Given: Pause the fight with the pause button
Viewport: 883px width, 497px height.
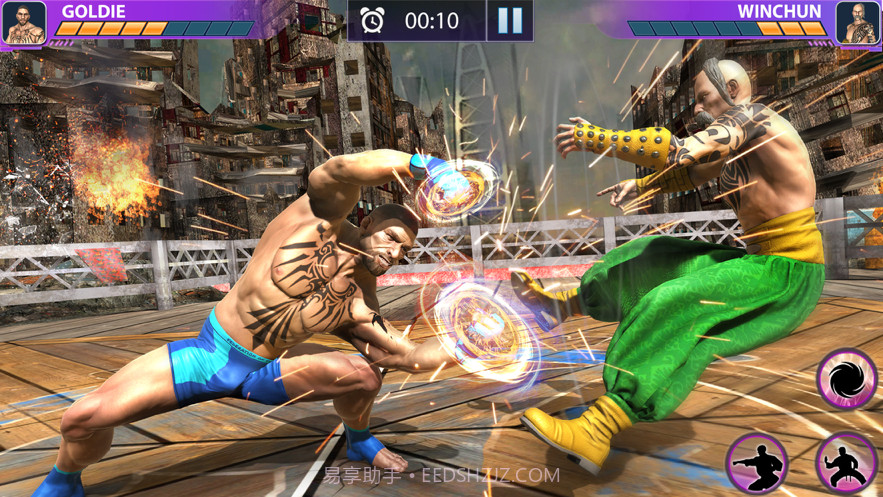Looking at the screenshot, I should pos(510,21).
